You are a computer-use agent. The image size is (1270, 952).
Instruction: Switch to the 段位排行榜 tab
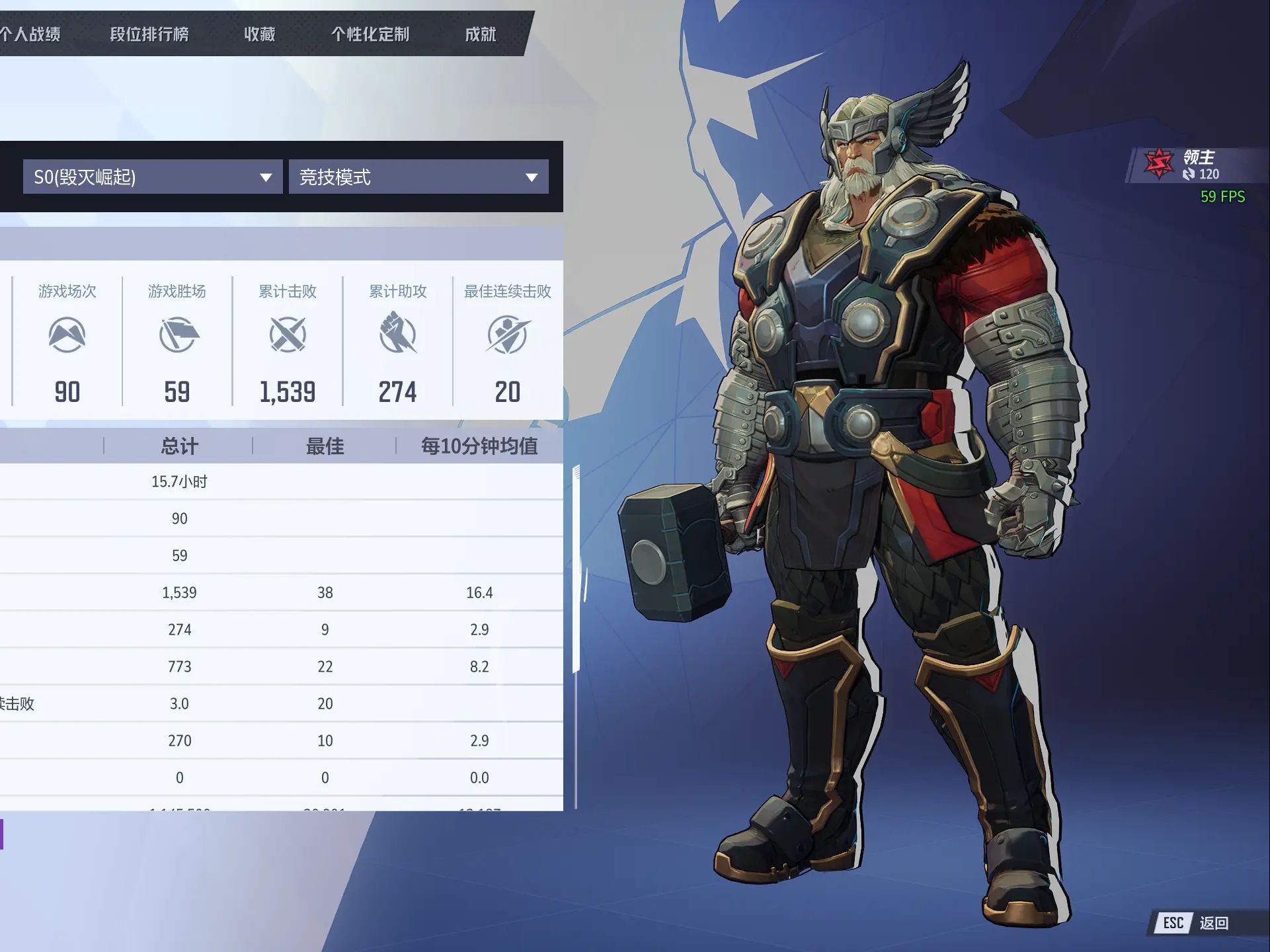point(149,34)
